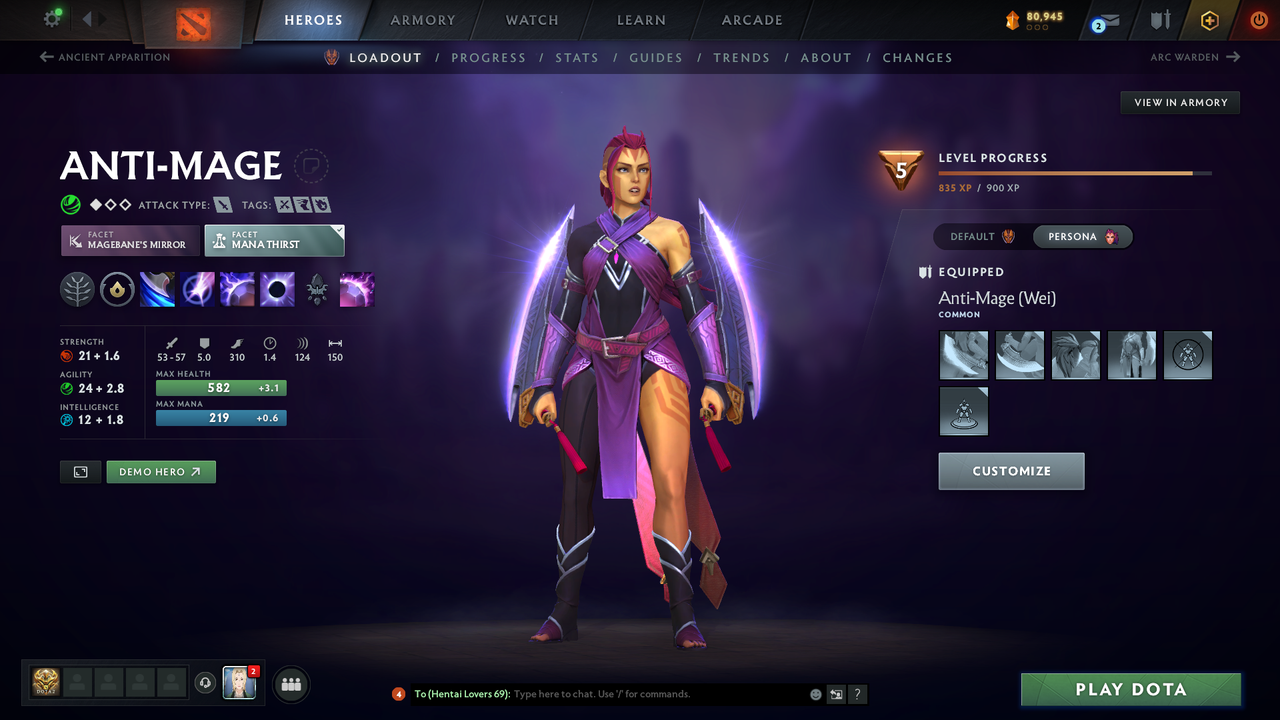This screenshot has width=1280, height=720.
Task: Select the facet cycle icon next to talents
Action: point(117,289)
